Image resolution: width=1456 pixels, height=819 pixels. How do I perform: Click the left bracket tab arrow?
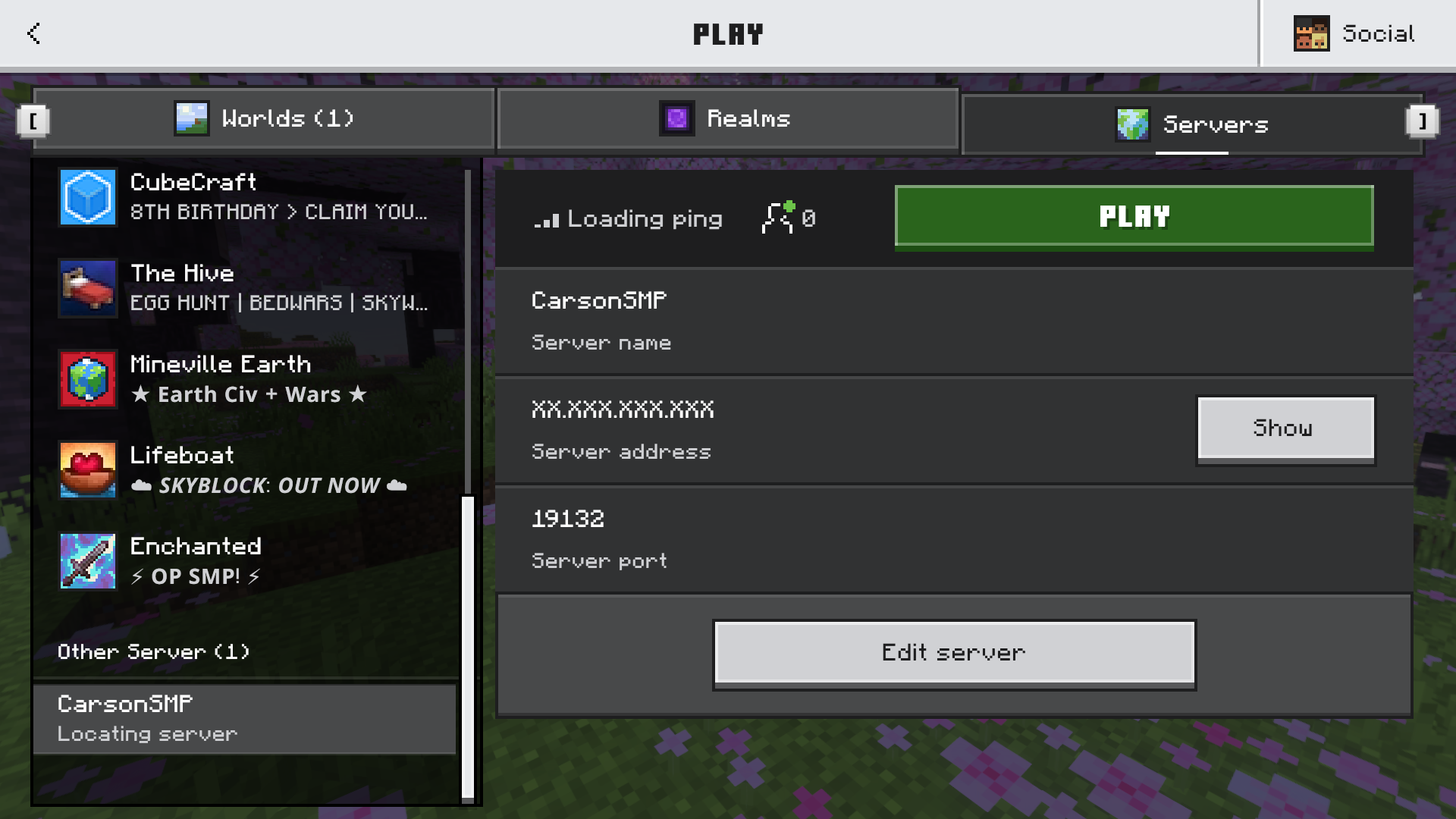click(x=34, y=121)
